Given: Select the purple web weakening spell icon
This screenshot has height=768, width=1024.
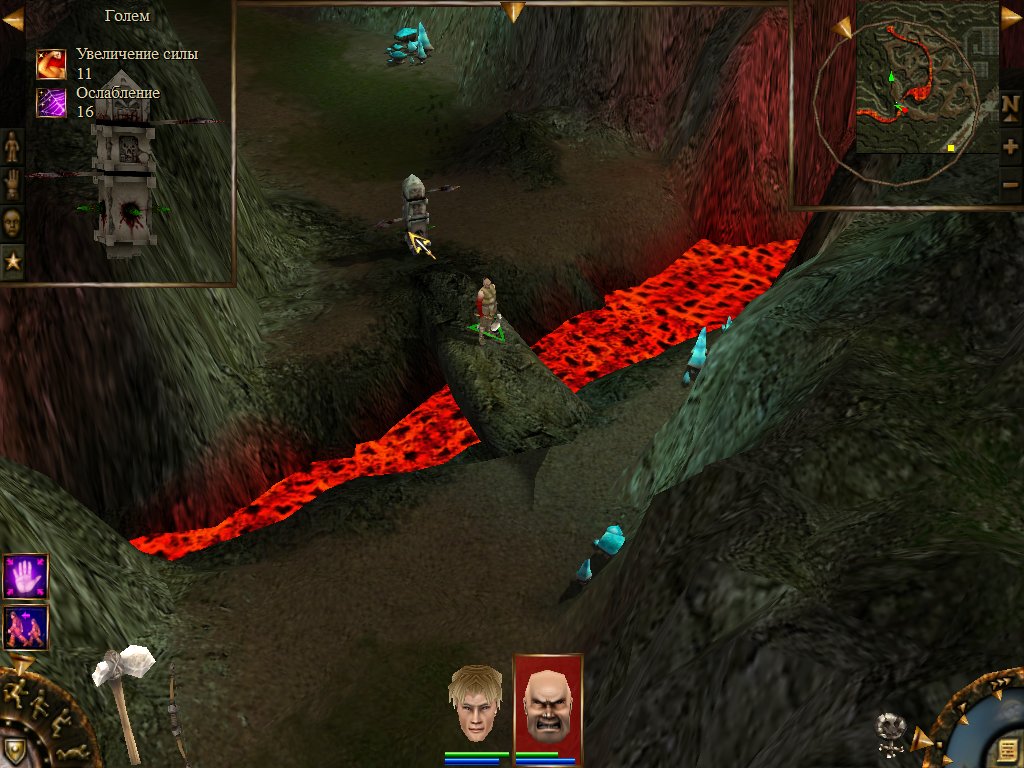Looking at the screenshot, I should (51, 102).
